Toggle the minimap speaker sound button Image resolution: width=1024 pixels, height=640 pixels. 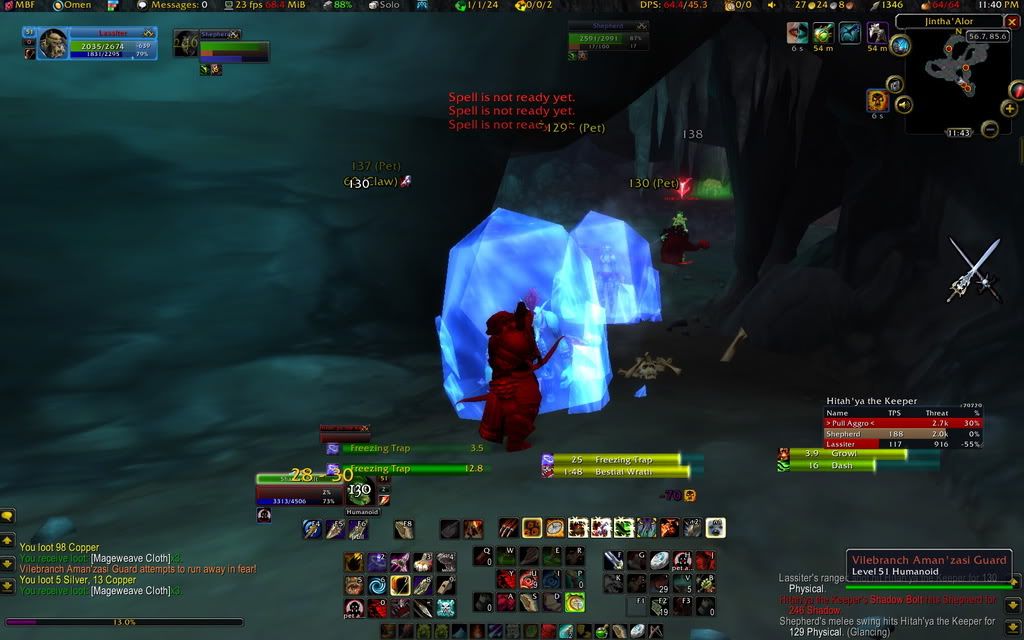pos(904,104)
